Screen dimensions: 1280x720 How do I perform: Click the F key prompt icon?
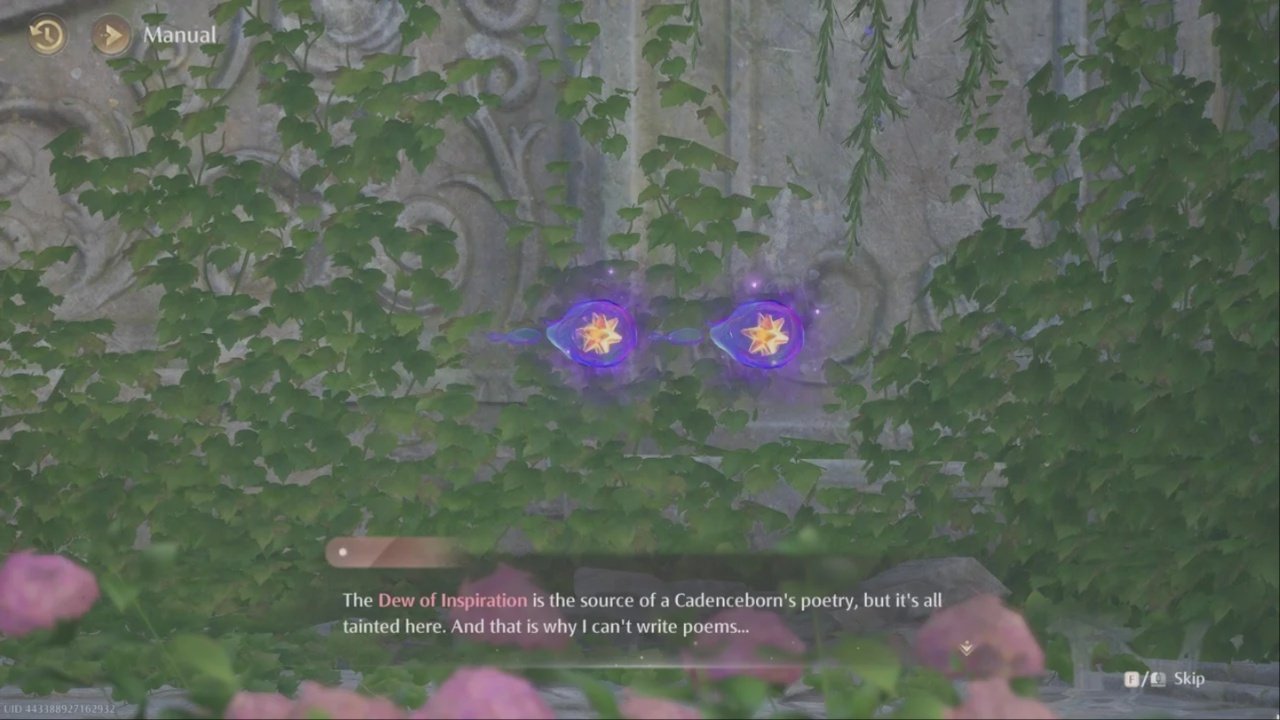(1131, 678)
